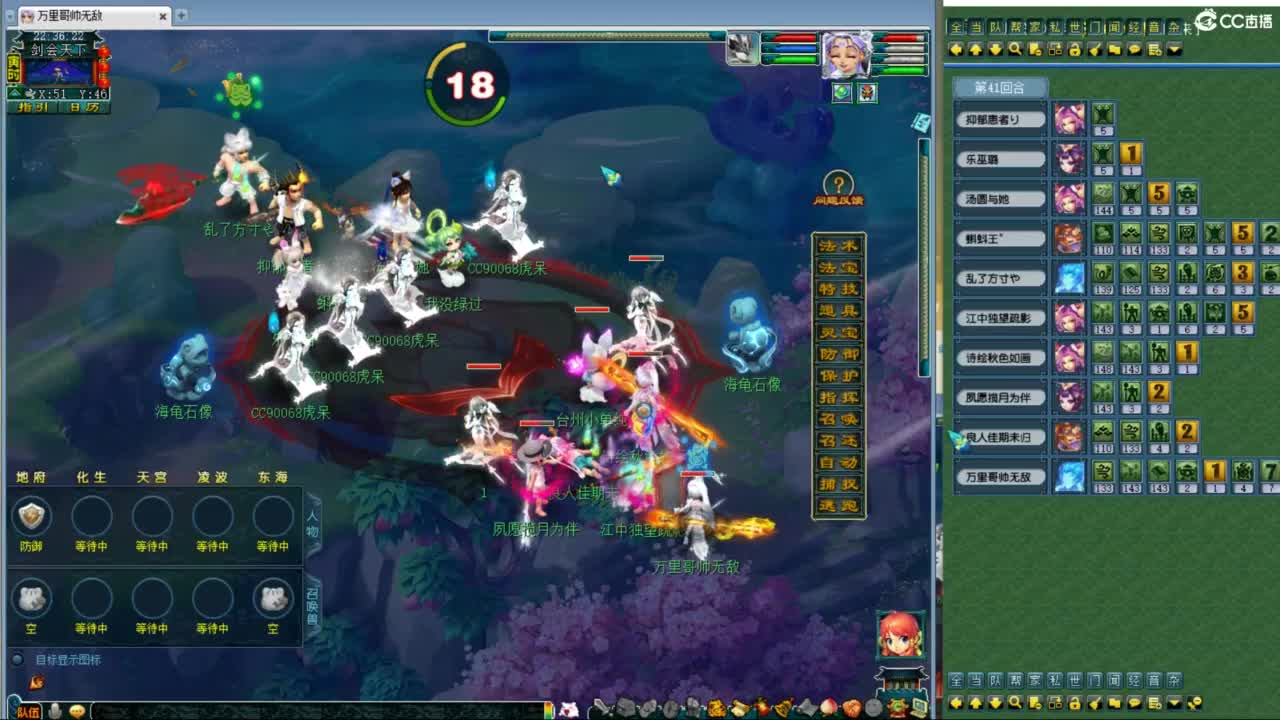This screenshot has height=720, width=1280.
Task: Select the shield defense icon under 地府
Action: [x=32, y=516]
